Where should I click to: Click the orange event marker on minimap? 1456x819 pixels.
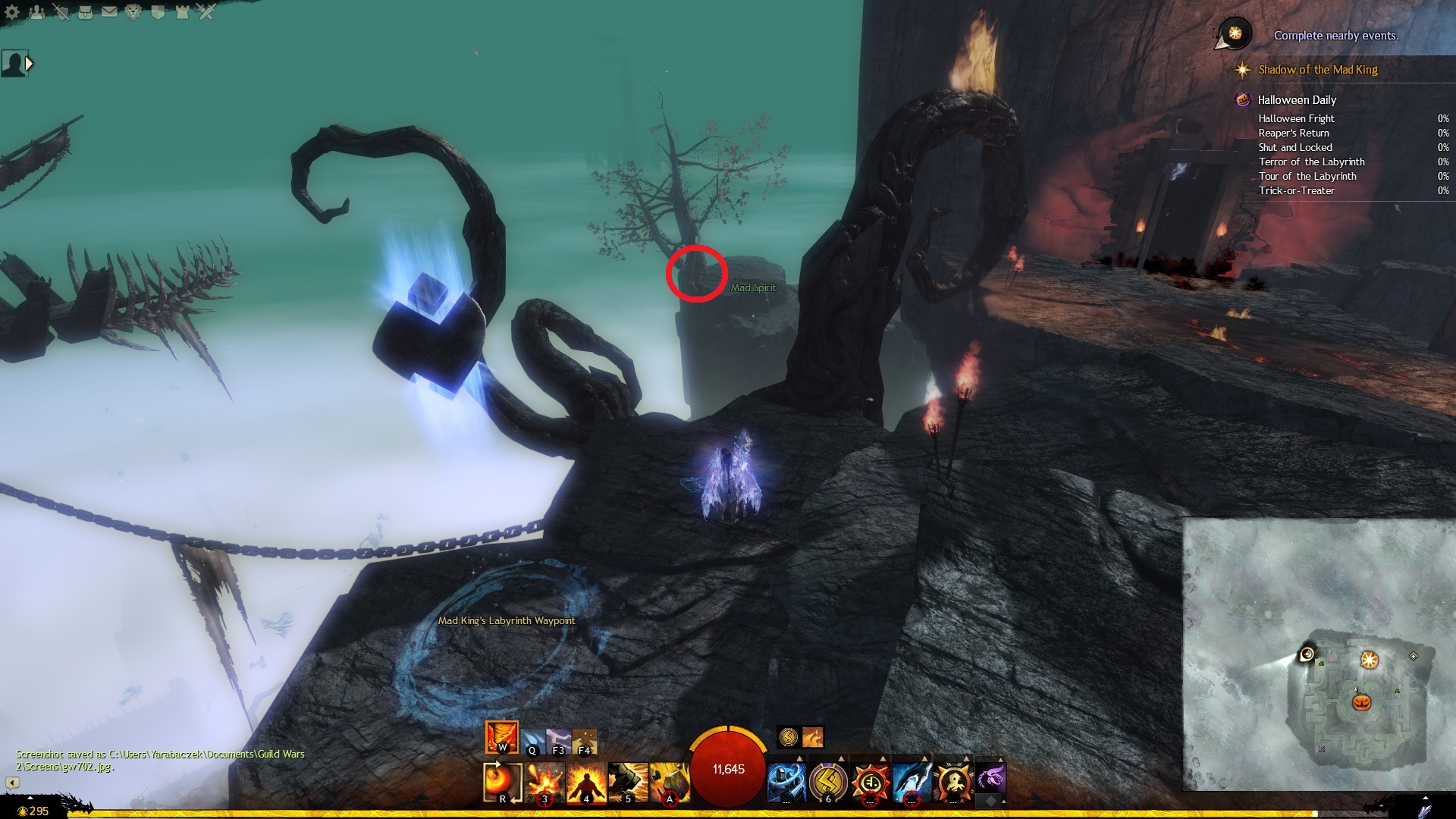coord(1369,660)
